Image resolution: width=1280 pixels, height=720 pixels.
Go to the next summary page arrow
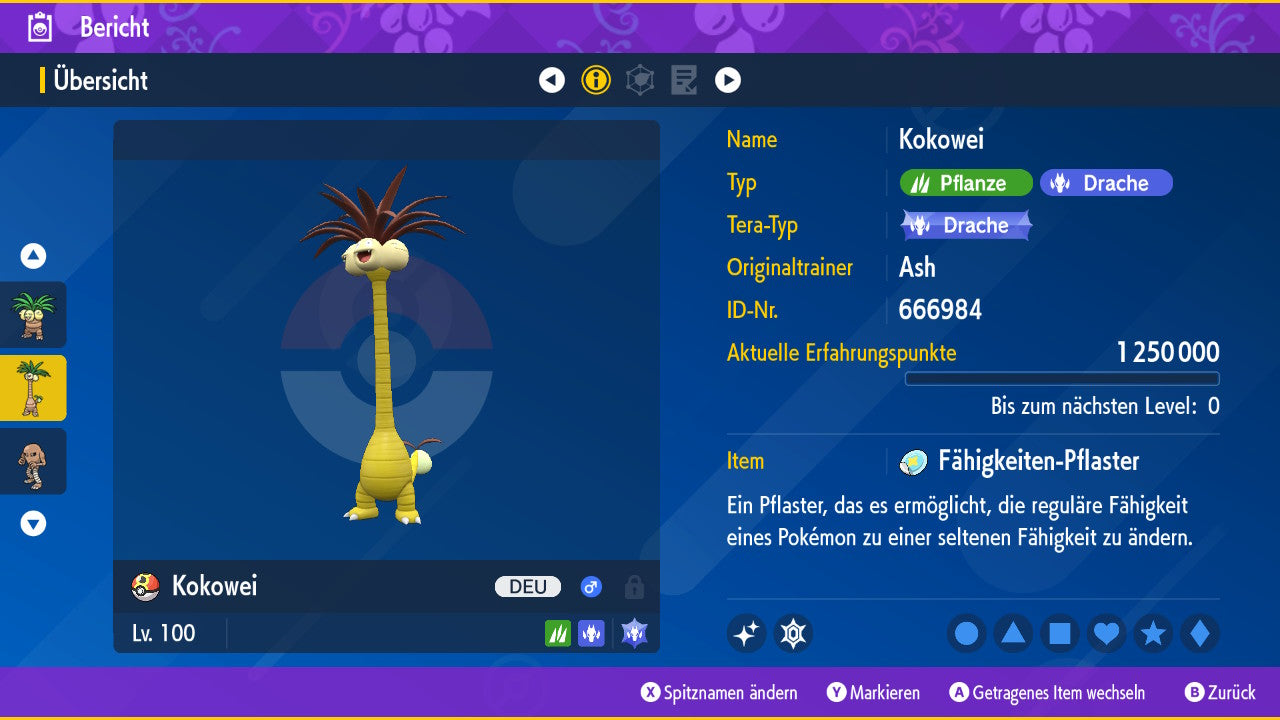tap(728, 80)
